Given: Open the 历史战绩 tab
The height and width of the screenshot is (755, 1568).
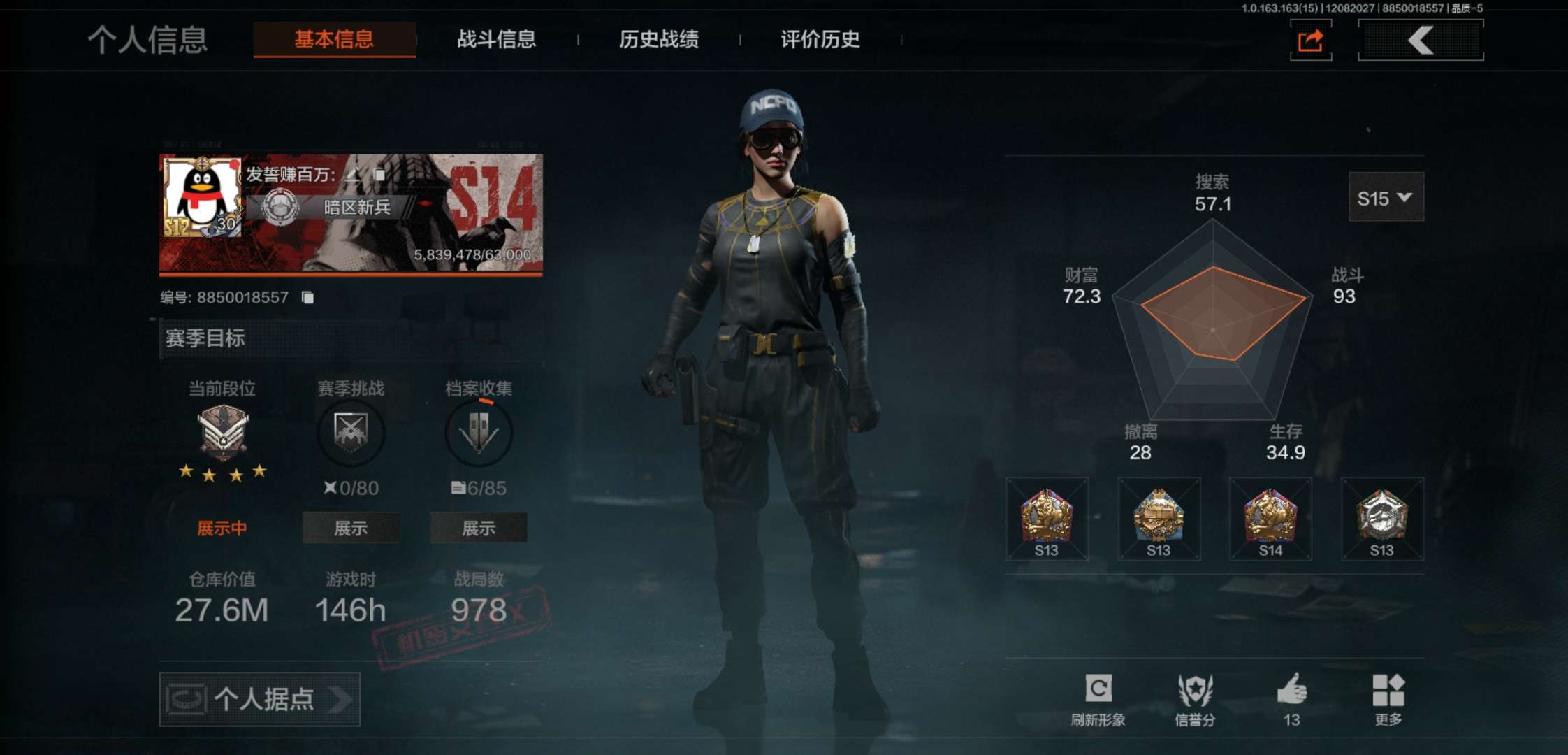Looking at the screenshot, I should (x=660, y=40).
